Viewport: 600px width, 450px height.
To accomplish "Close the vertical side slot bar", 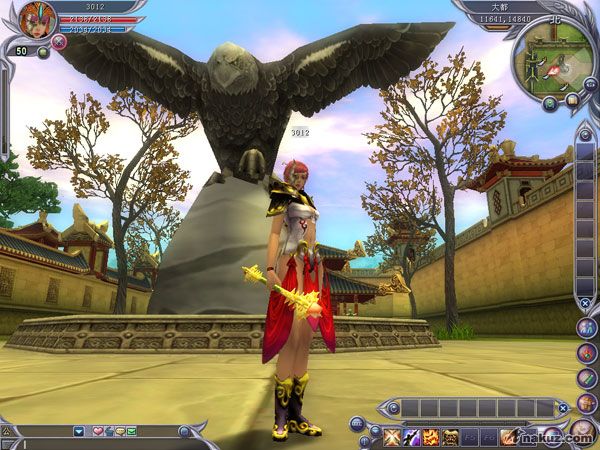I will [585, 303].
